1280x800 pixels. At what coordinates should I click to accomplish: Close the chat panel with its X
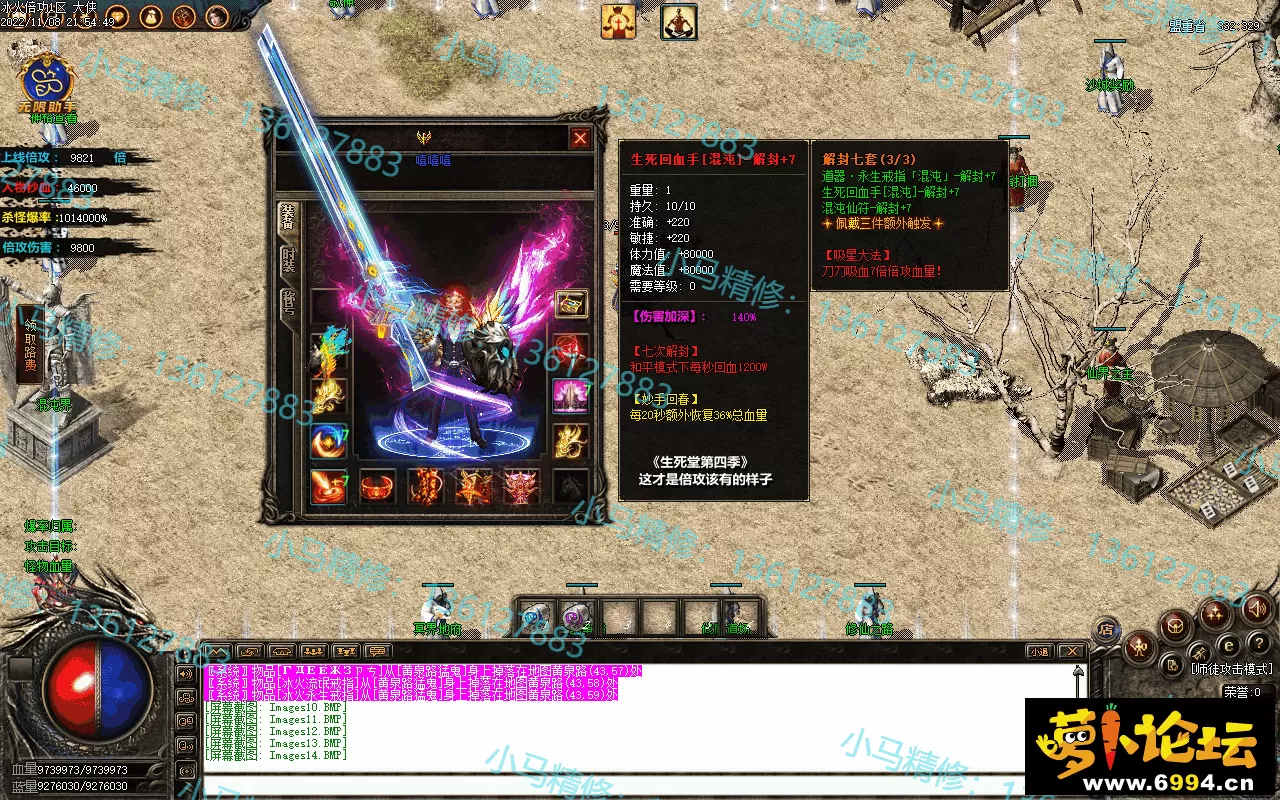click(1071, 652)
